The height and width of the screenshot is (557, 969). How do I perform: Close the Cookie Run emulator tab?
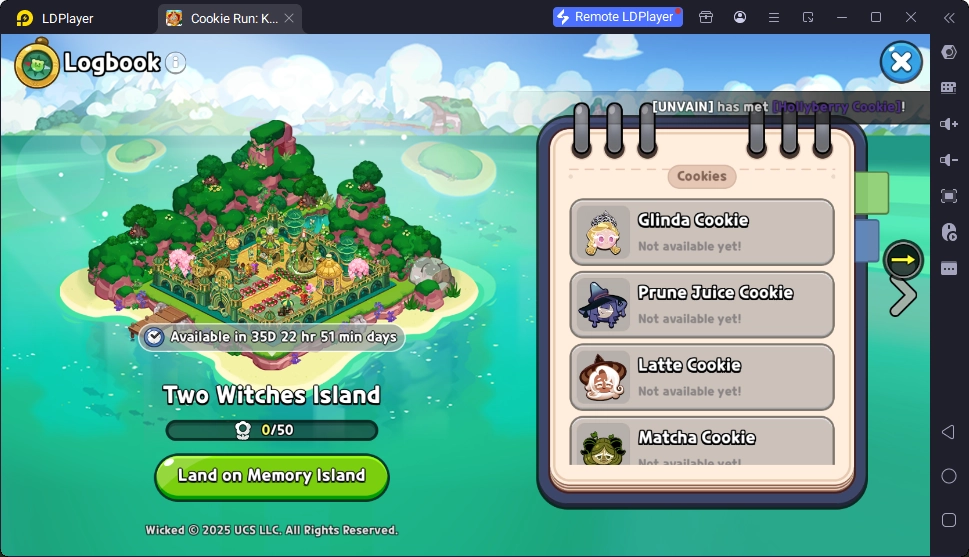point(289,18)
